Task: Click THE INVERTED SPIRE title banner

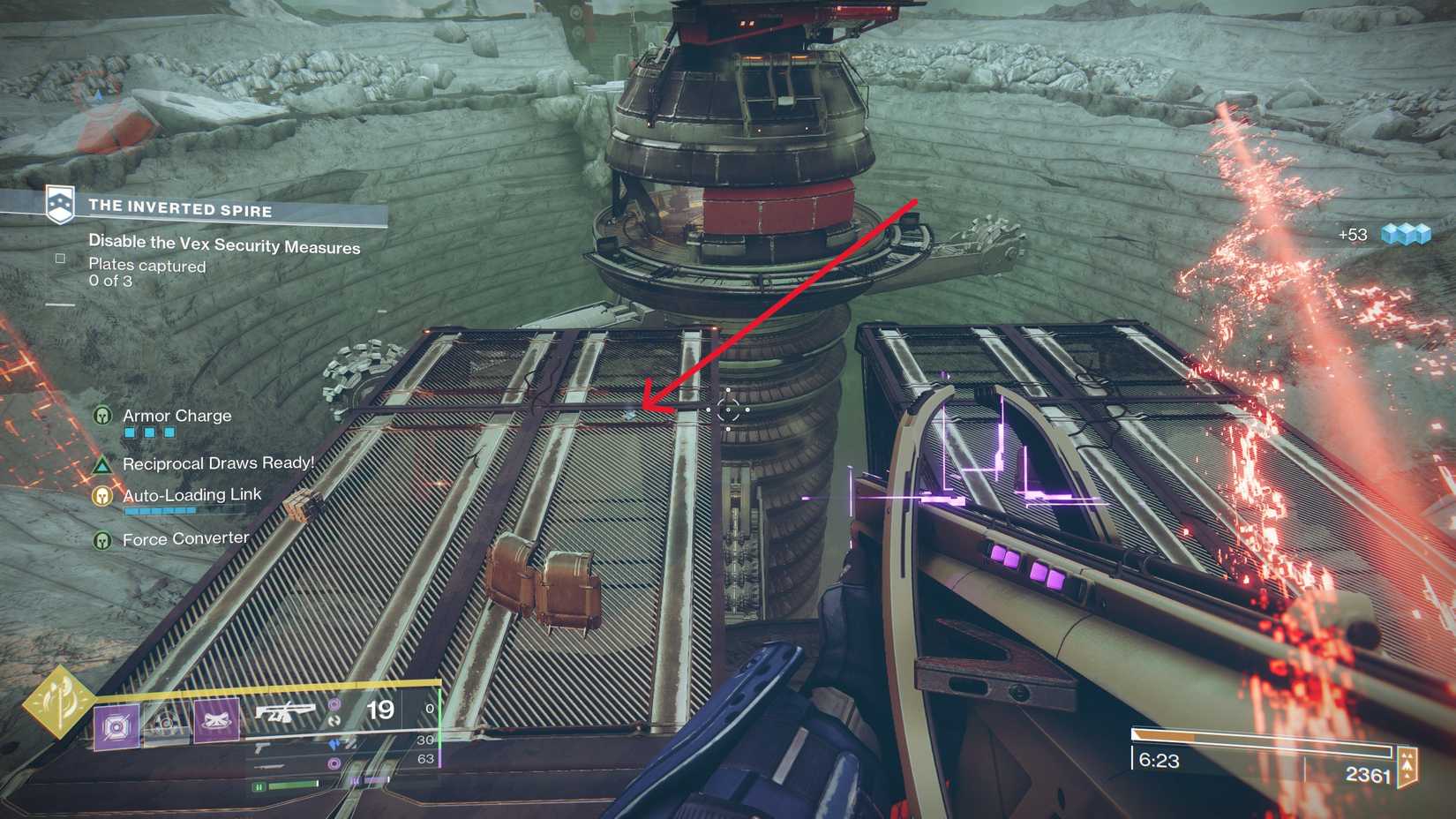Action: [x=181, y=209]
